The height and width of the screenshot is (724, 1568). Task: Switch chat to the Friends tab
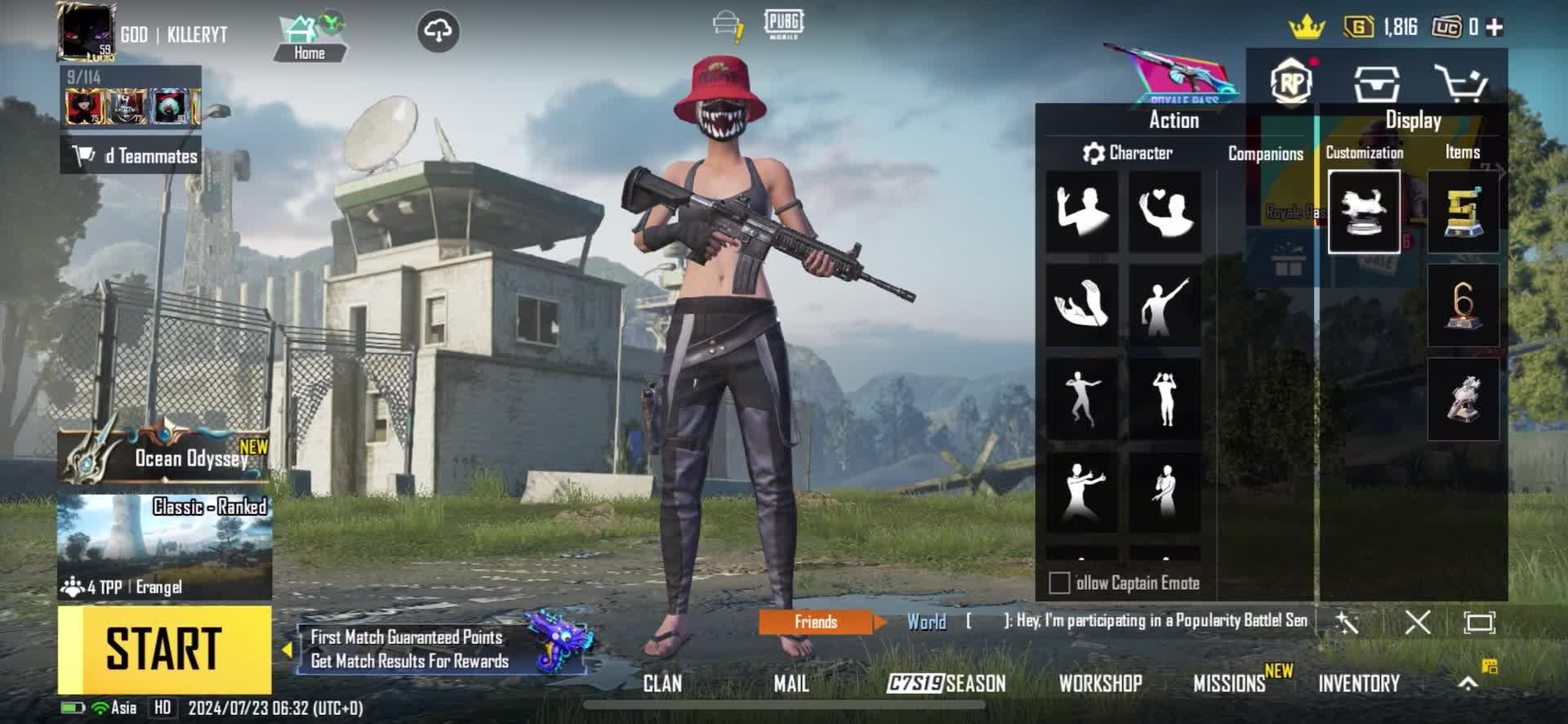816,622
